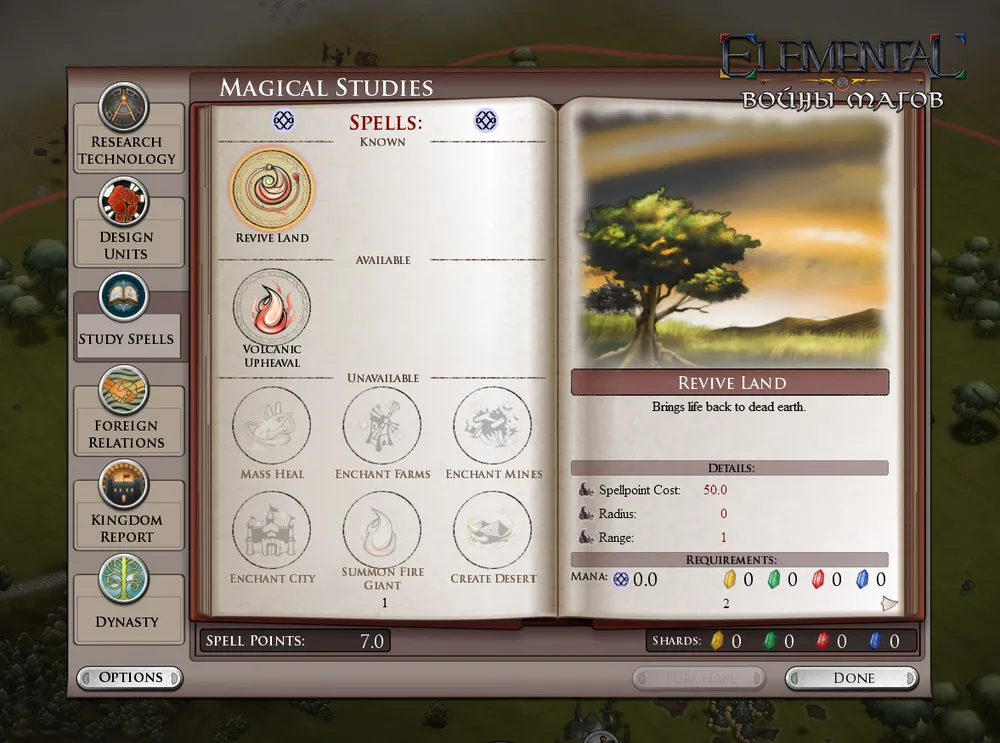Select the known Revive Land spell
Viewport: 1000px width, 743px height.
click(x=272, y=190)
